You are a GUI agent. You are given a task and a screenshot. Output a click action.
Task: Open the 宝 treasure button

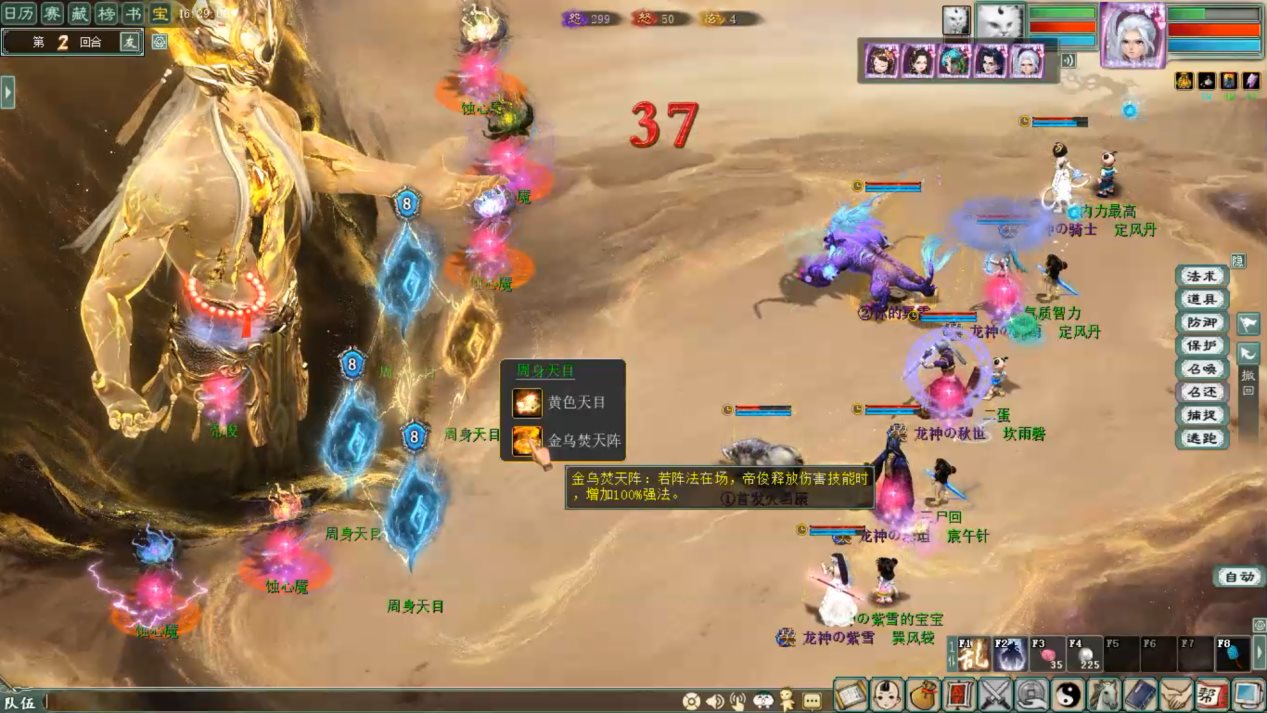[160, 13]
